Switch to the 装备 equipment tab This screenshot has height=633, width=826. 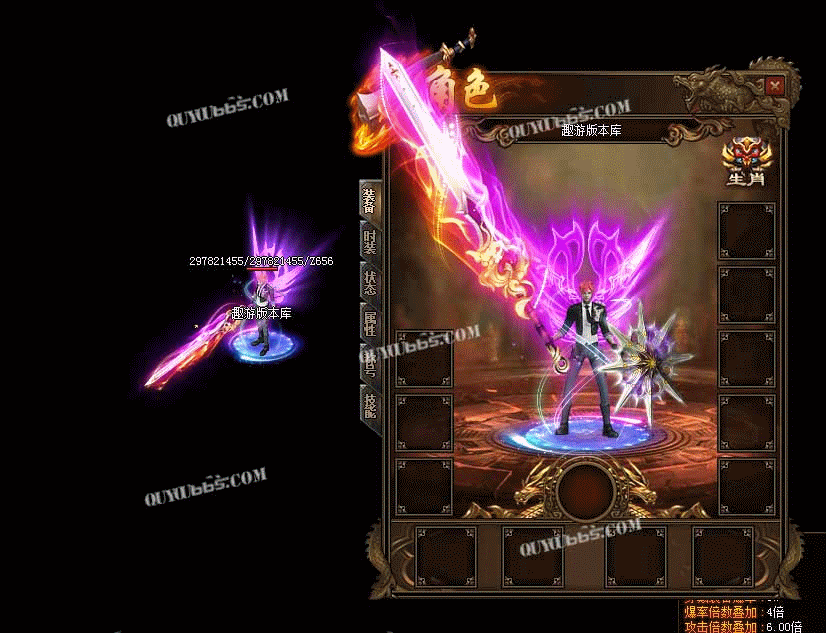[x=369, y=199]
